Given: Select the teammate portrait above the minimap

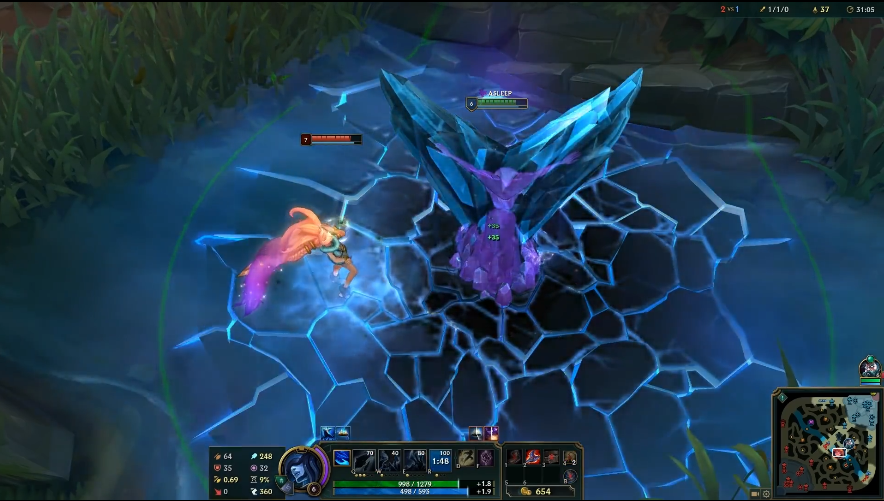Looking at the screenshot, I should [869, 367].
